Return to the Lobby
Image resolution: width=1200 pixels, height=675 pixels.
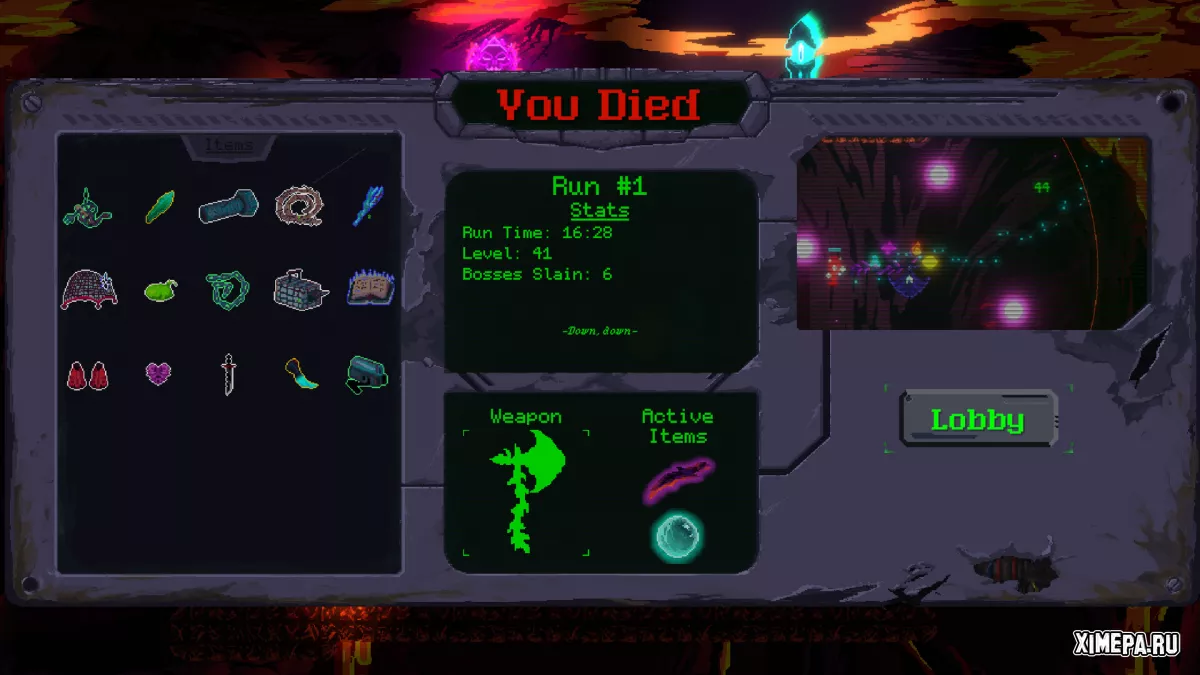978,420
